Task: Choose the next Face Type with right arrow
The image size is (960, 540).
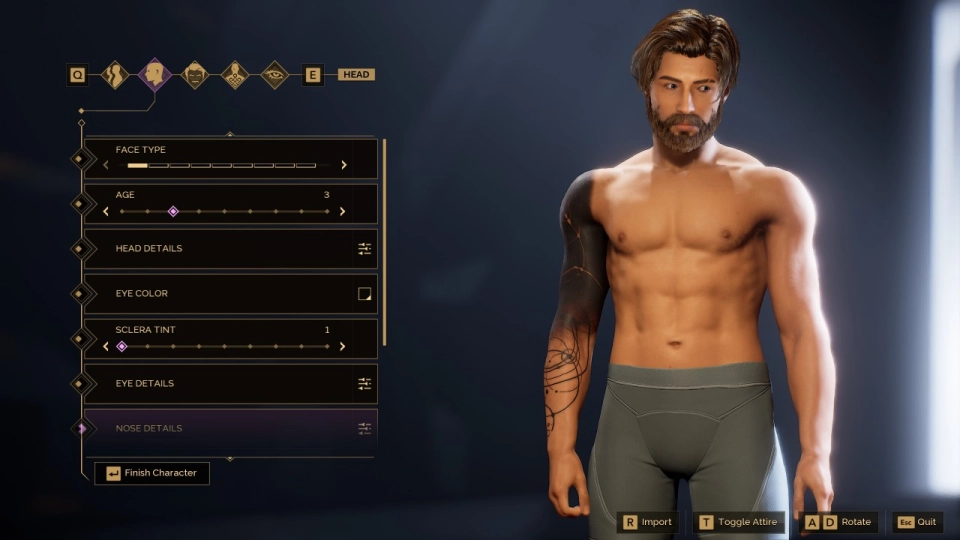Action: (343, 165)
